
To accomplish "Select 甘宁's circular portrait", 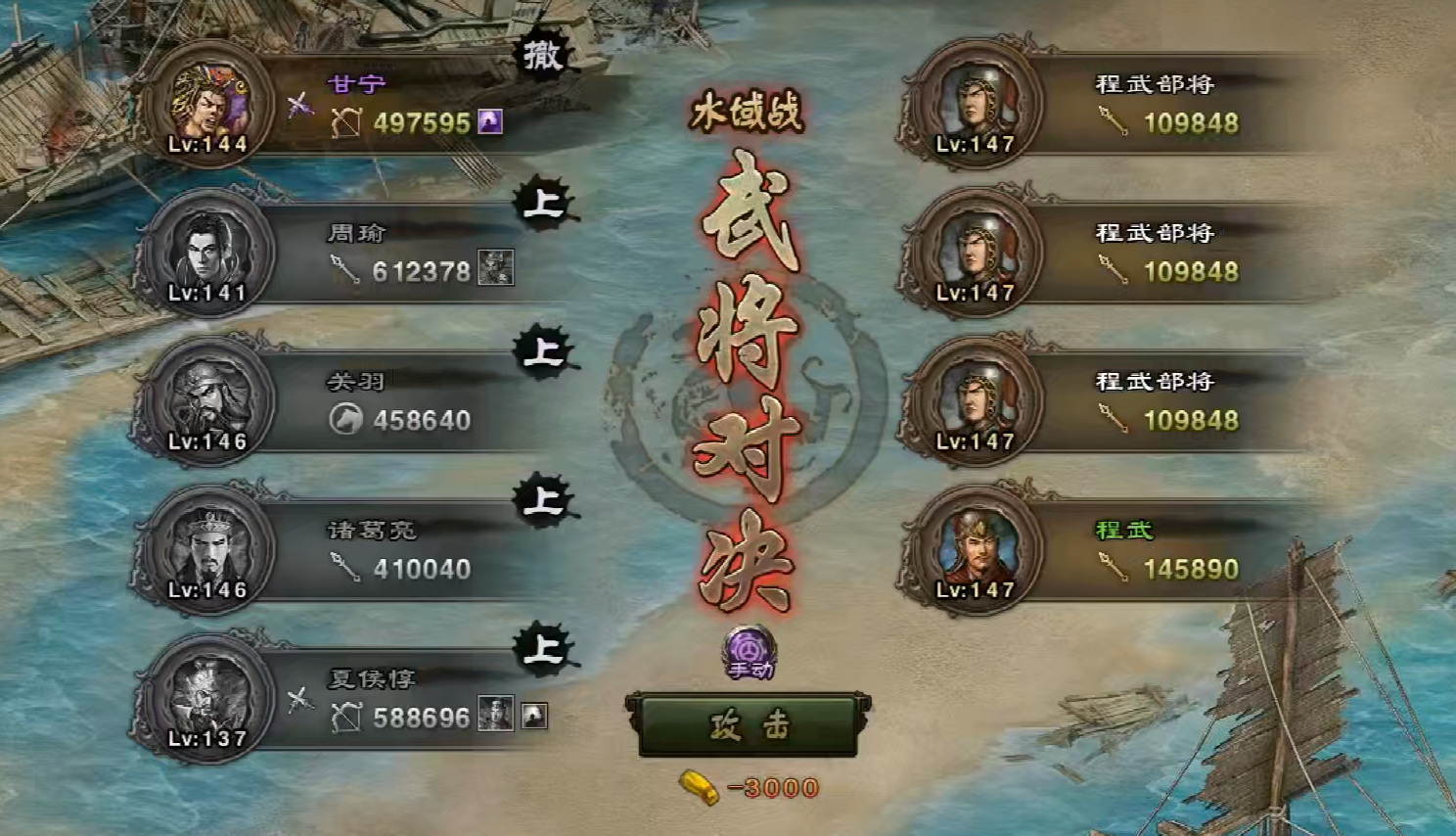I will click(x=206, y=105).
